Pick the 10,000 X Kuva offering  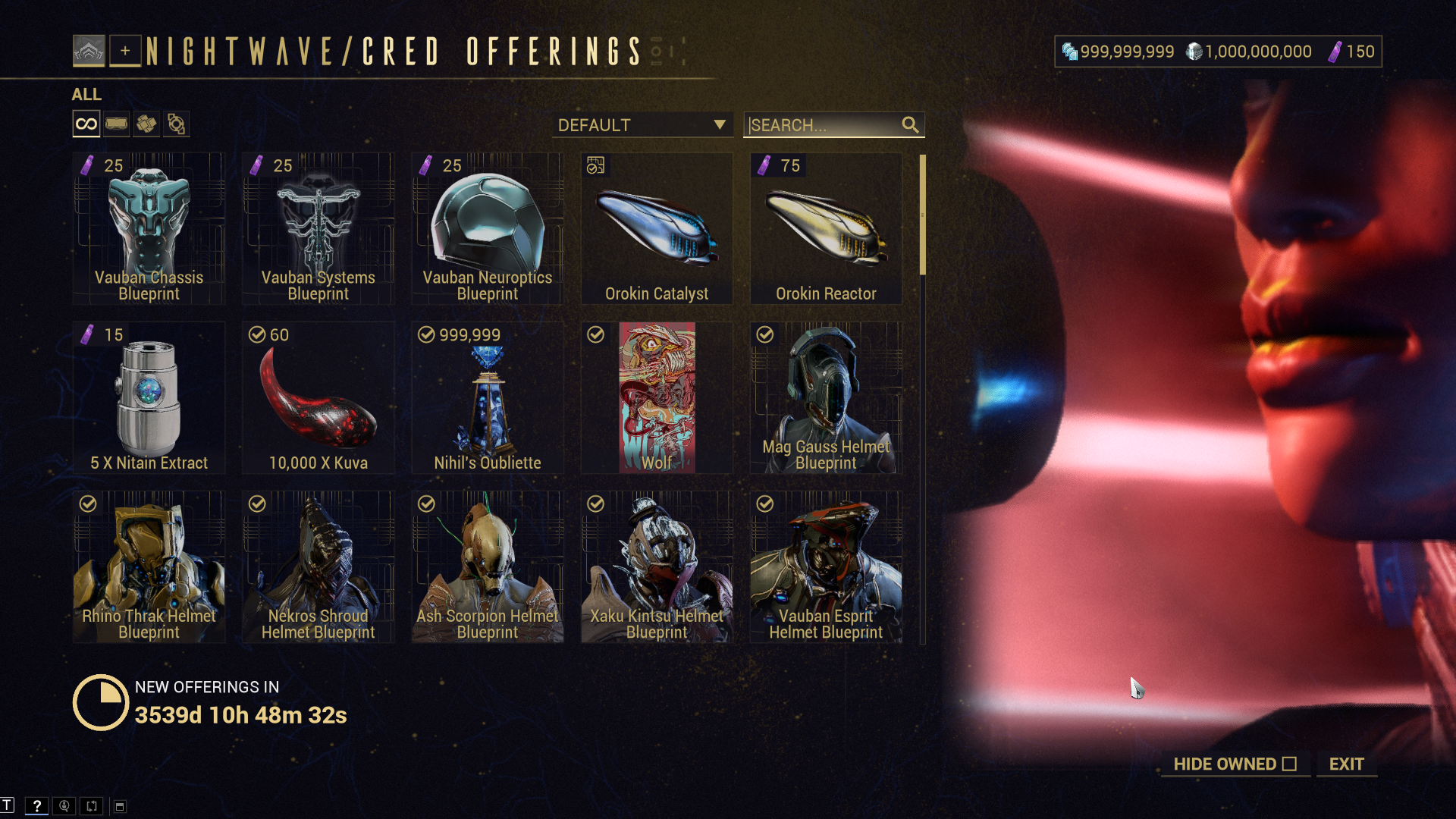click(318, 397)
